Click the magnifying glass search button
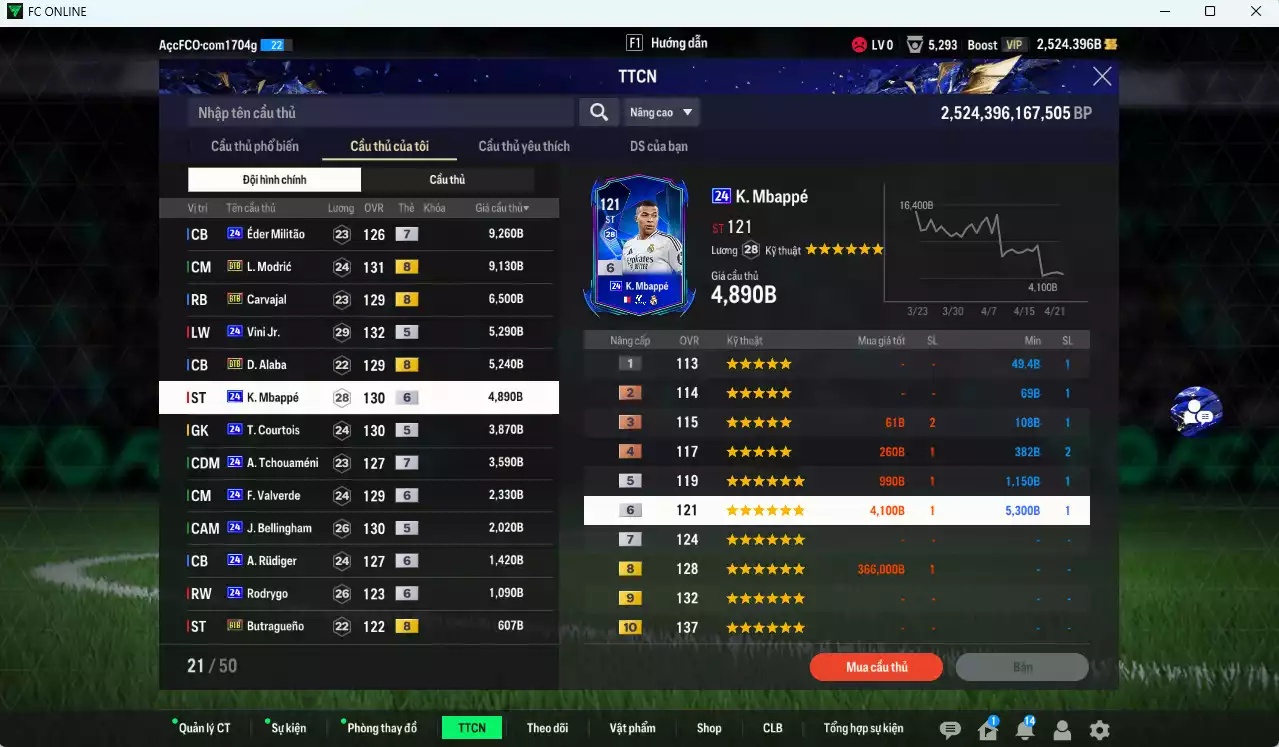Screen dimensions: 1279x747 tap(598, 113)
